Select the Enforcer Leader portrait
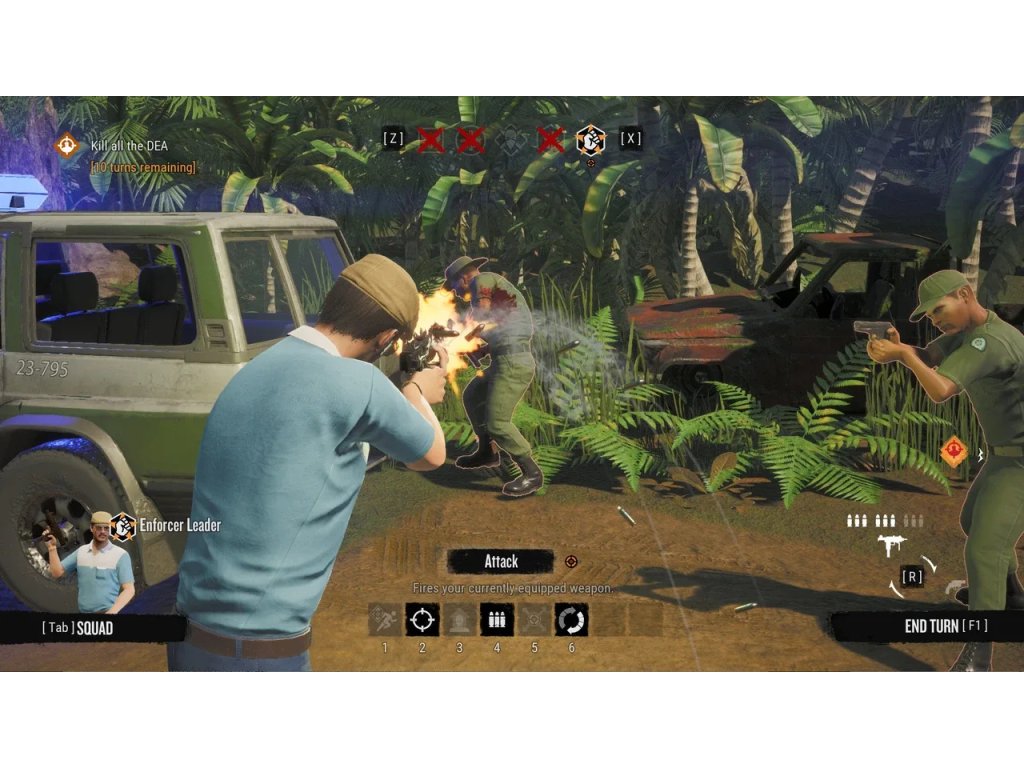This screenshot has height=768, width=1024. [98, 562]
